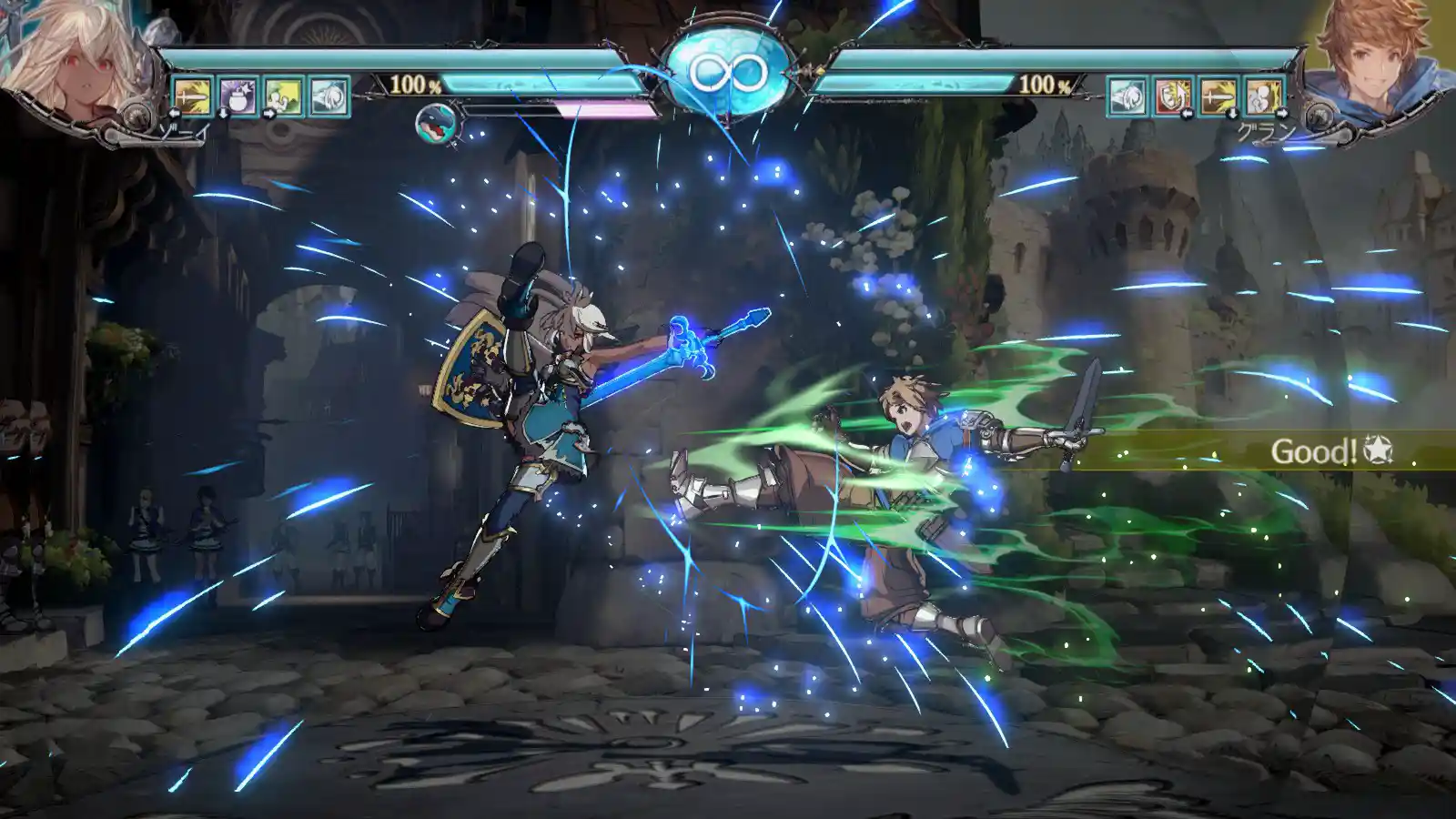Use Gran's sword thrust skill icon
Viewport: 1456px width, 819px height.
pos(1218,96)
